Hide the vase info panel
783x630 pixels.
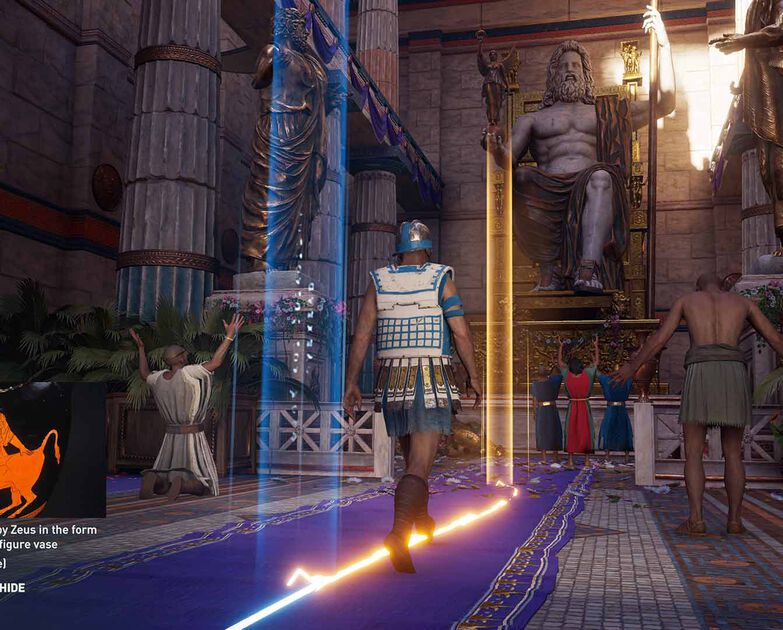tap(13, 587)
